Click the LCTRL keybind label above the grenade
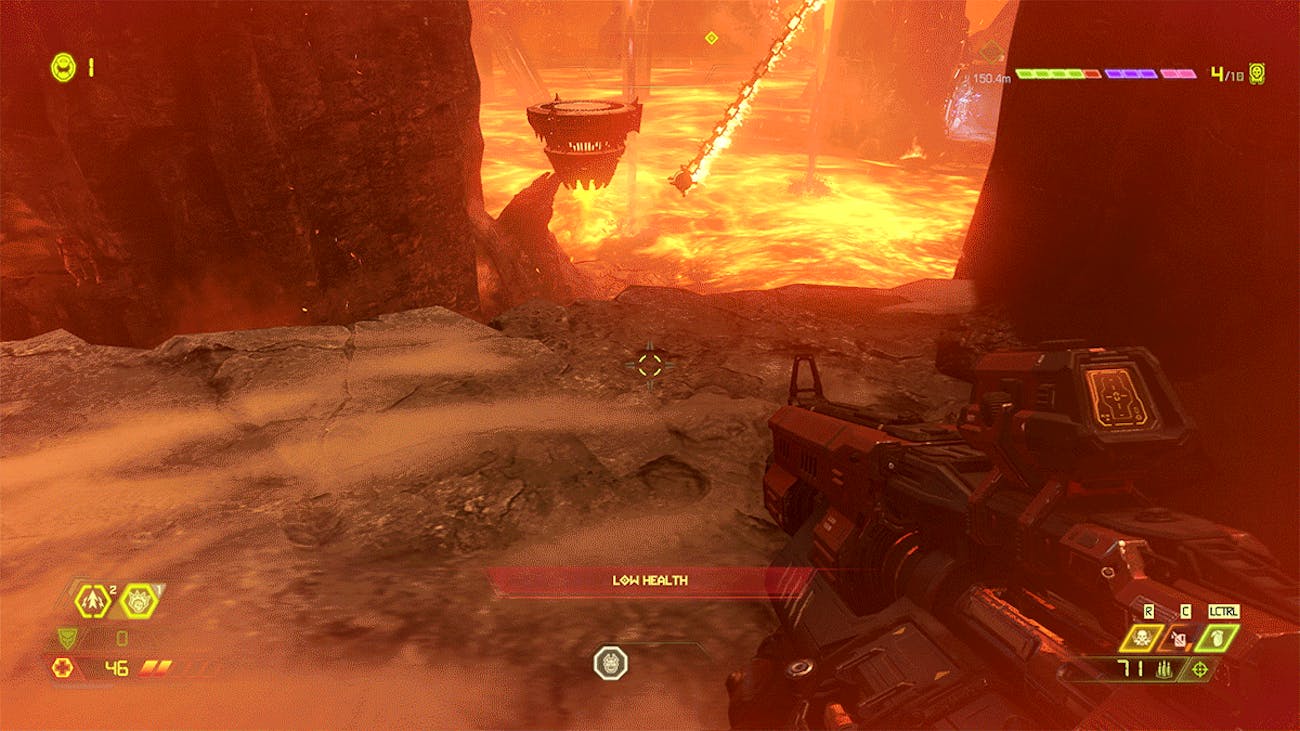 click(x=1224, y=611)
